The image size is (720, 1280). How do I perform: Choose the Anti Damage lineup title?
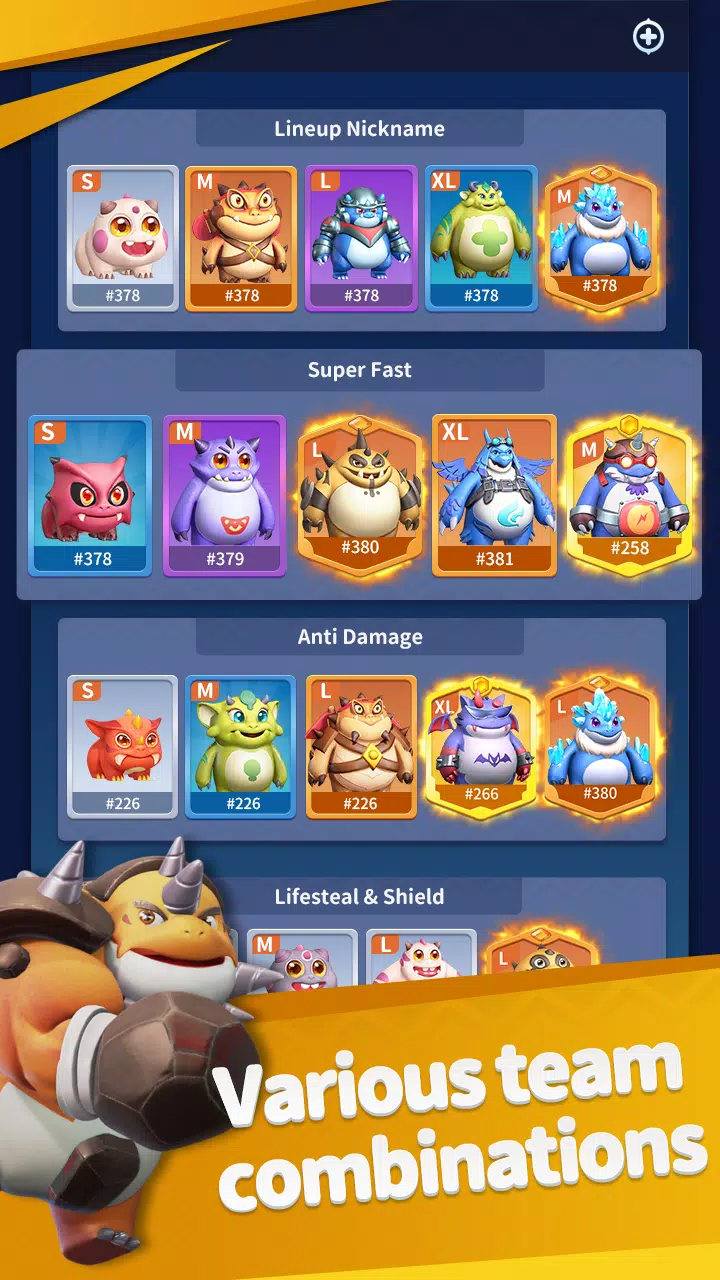pos(360,637)
